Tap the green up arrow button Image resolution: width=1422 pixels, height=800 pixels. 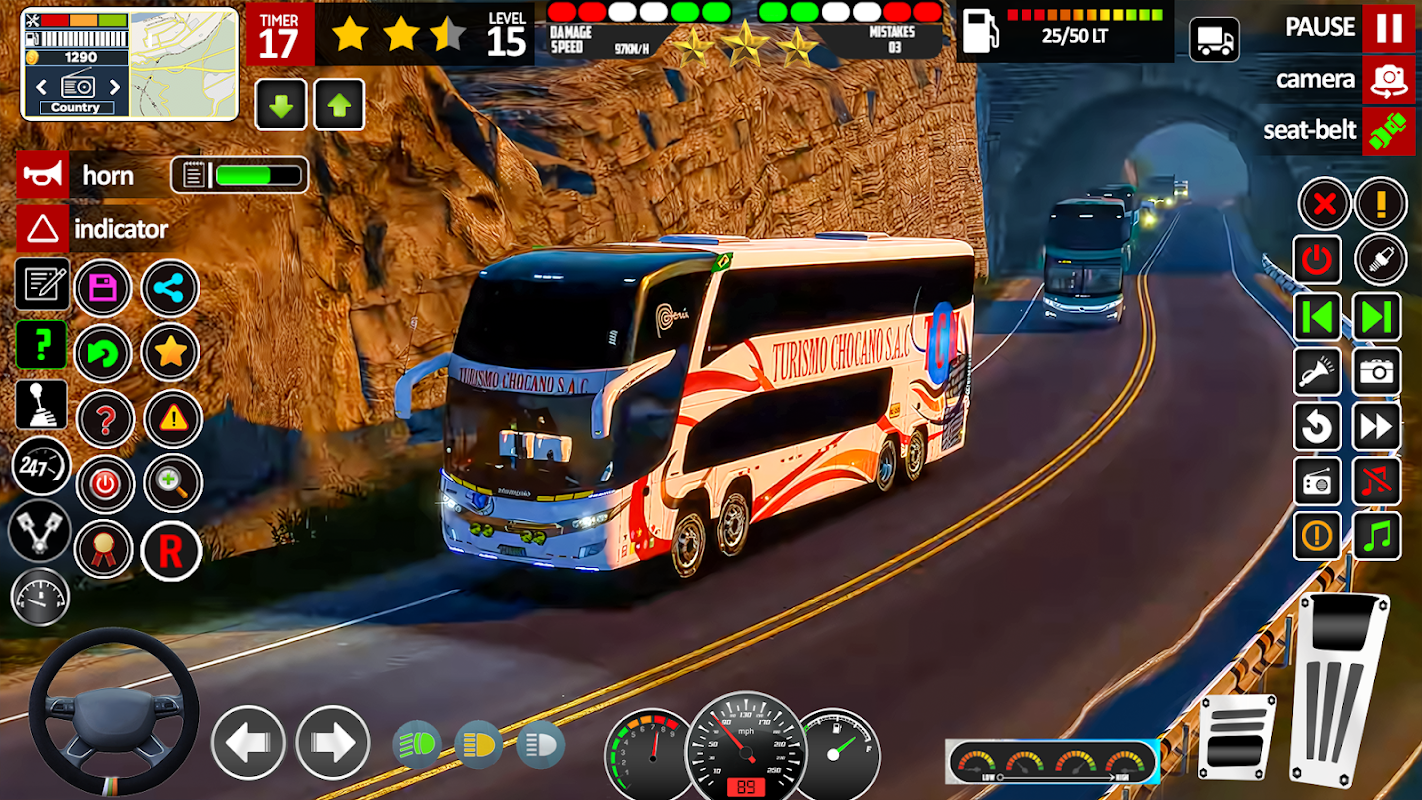[339, 105]
